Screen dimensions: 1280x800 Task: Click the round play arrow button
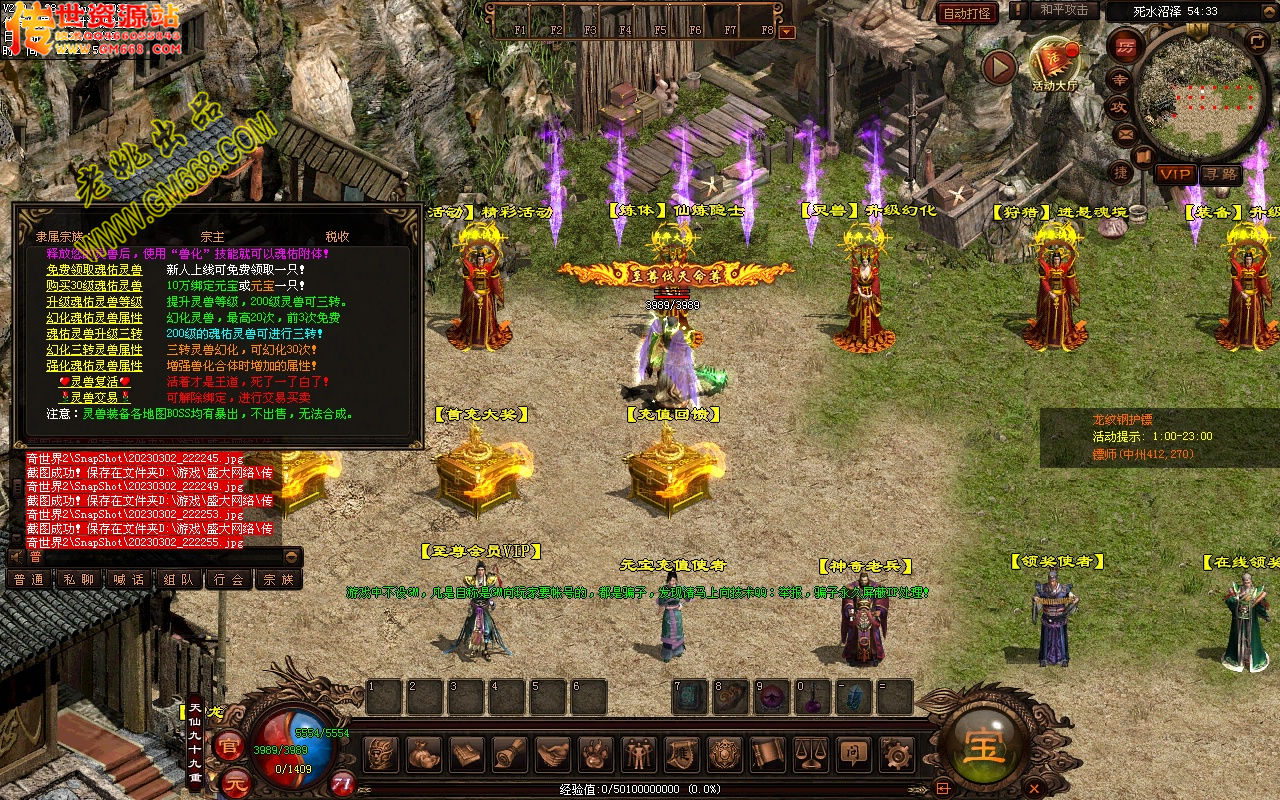coord(998,68)
